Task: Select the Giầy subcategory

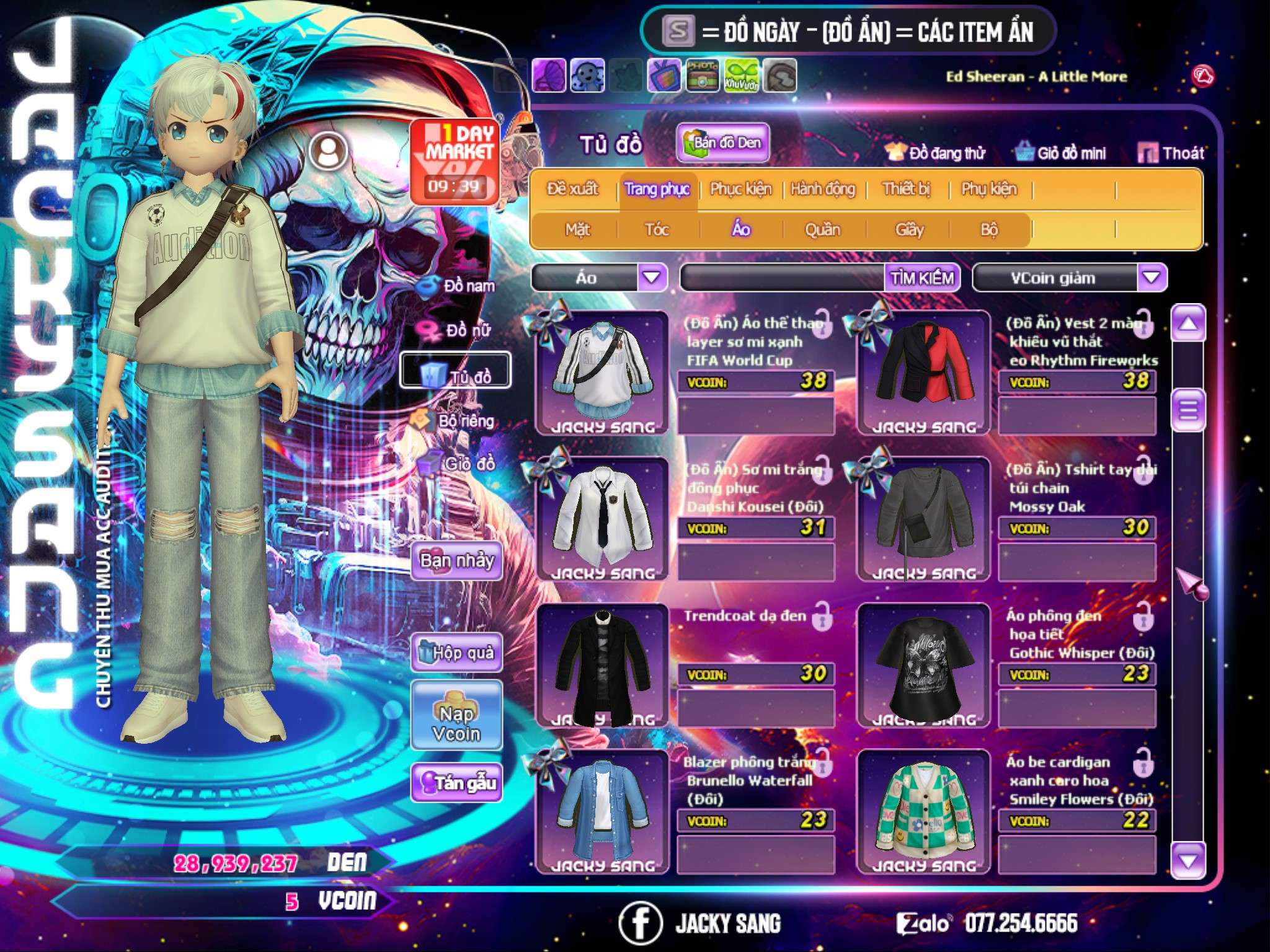Action: click(909, 230)
